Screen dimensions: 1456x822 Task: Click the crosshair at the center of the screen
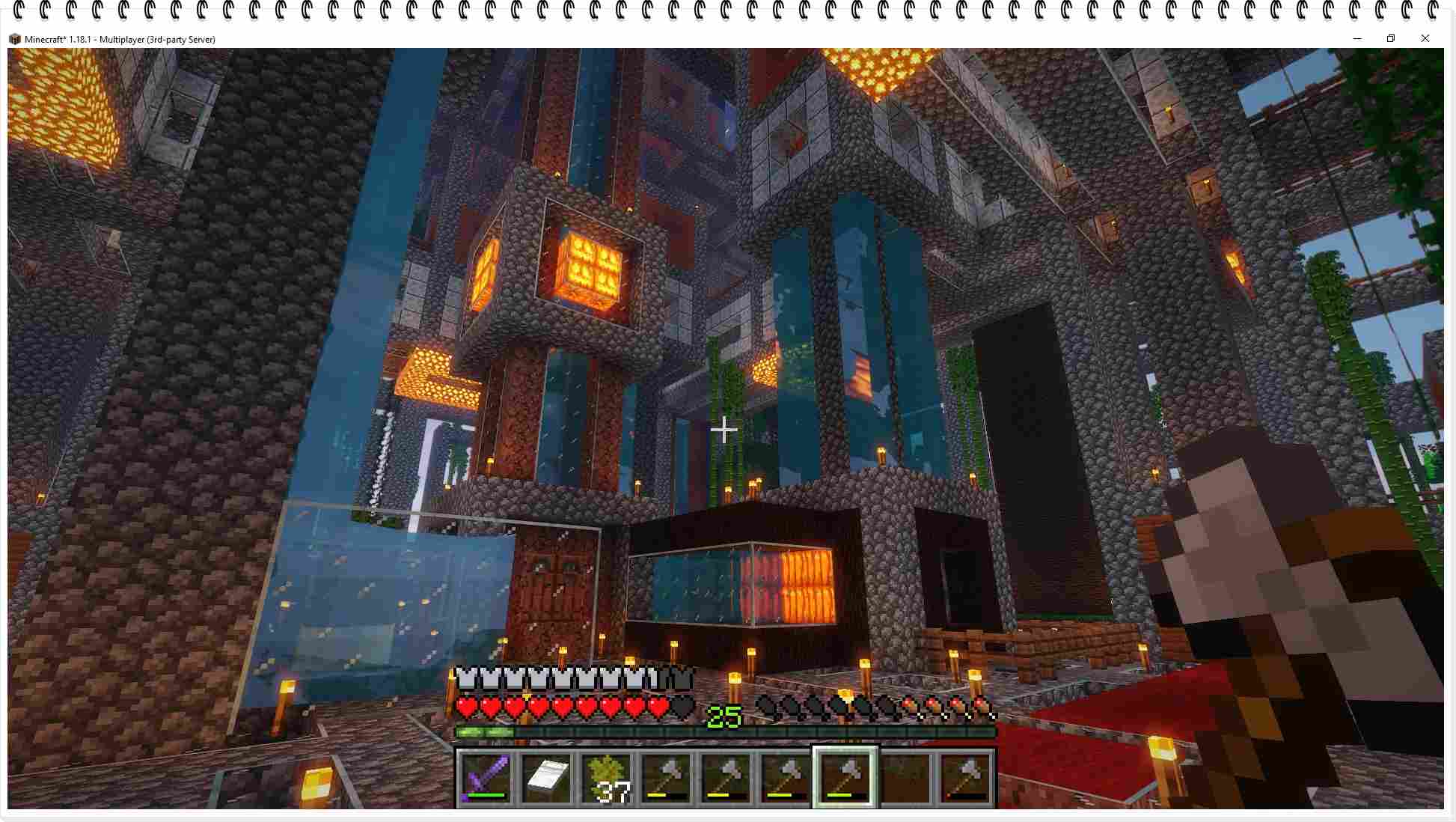724,430
